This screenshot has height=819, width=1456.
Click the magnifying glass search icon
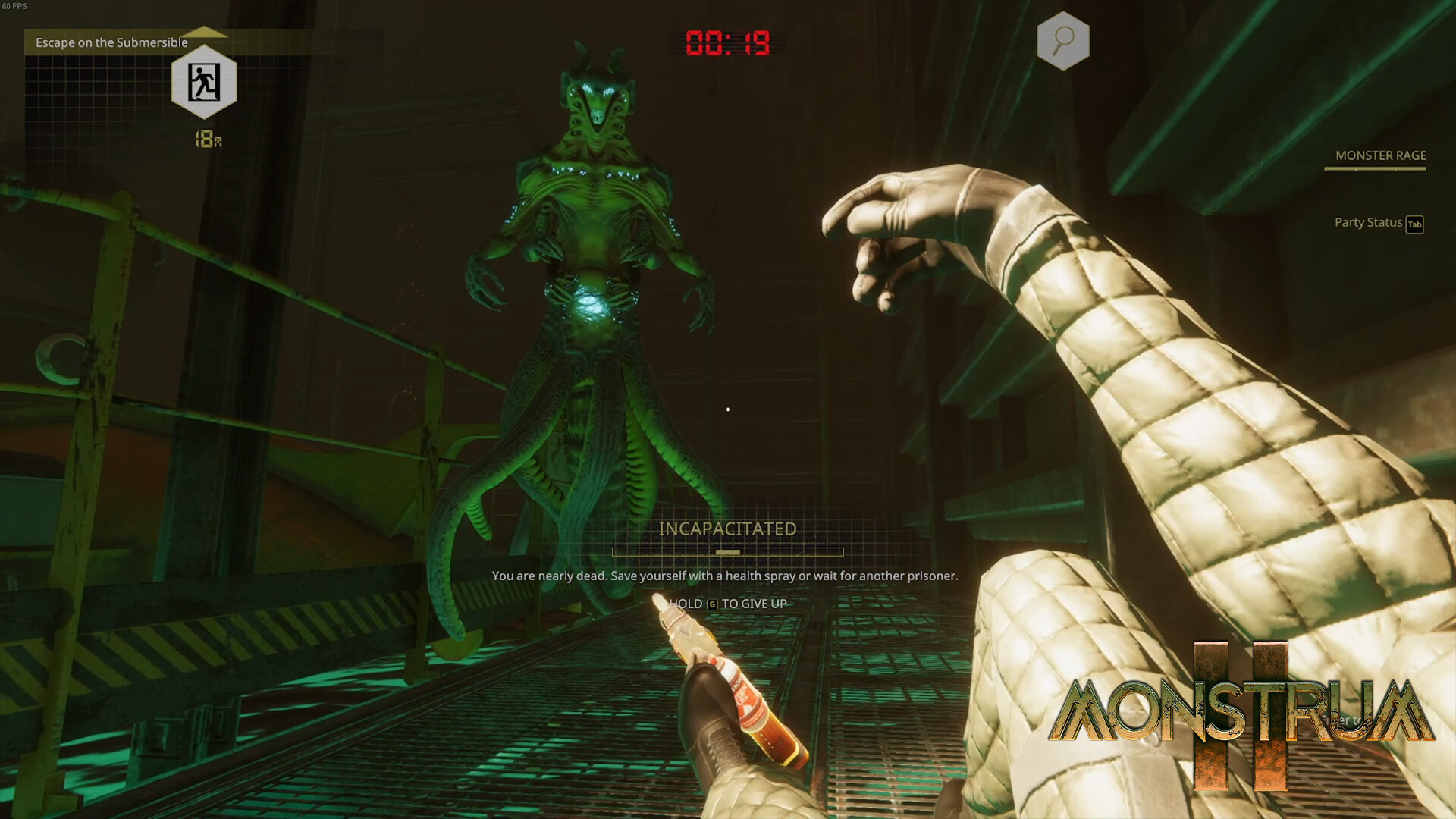pos(1063,39)
